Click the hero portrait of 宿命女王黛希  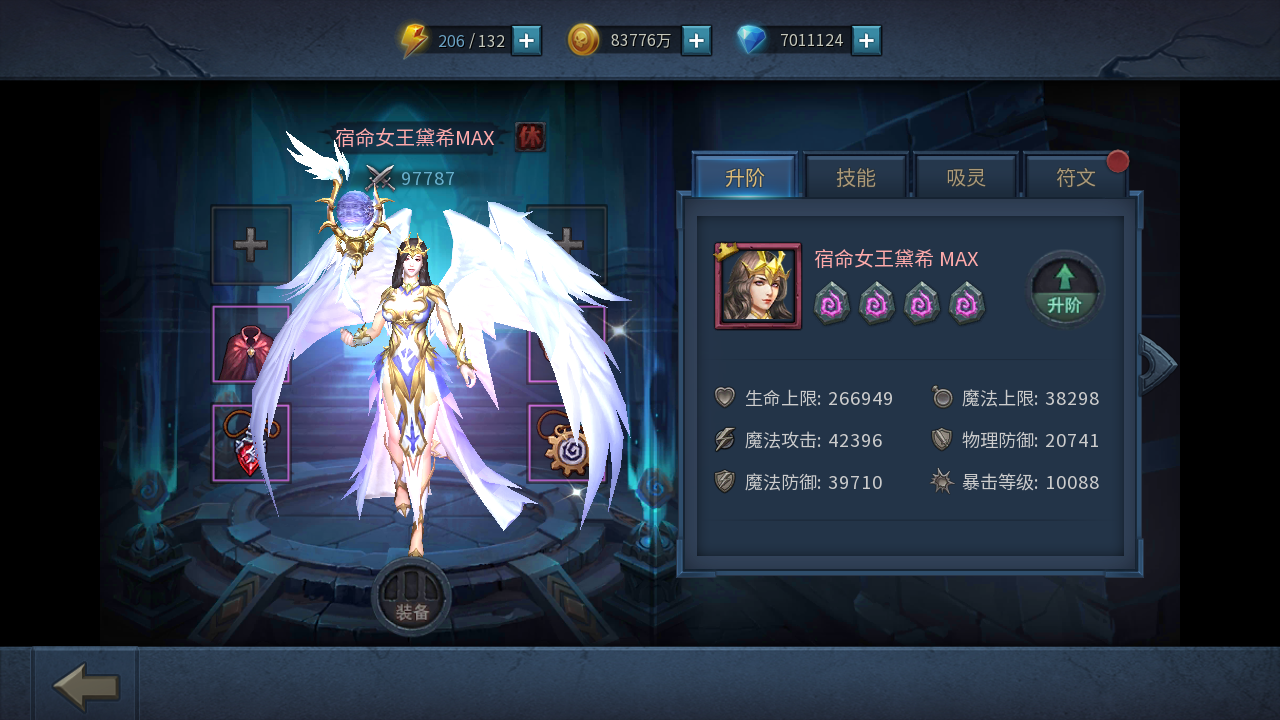pos(758,286)
